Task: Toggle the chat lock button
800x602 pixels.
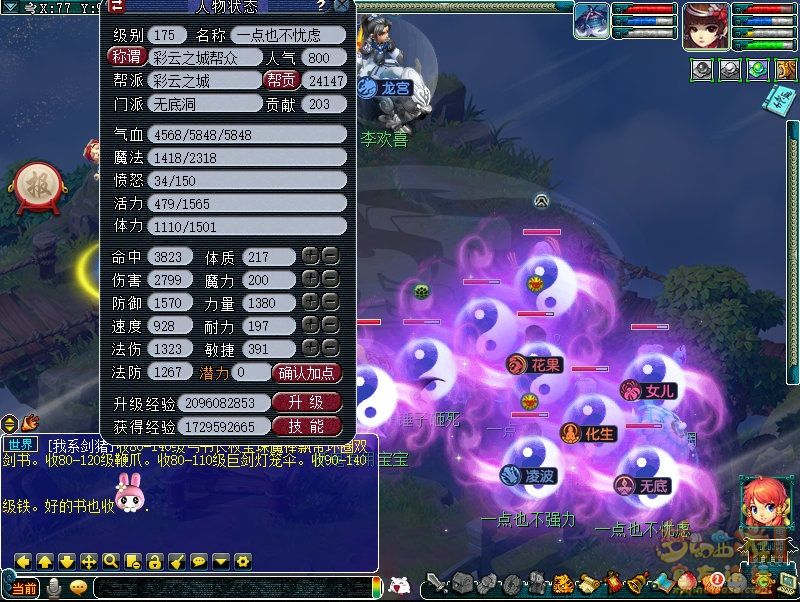Action: 154,561
